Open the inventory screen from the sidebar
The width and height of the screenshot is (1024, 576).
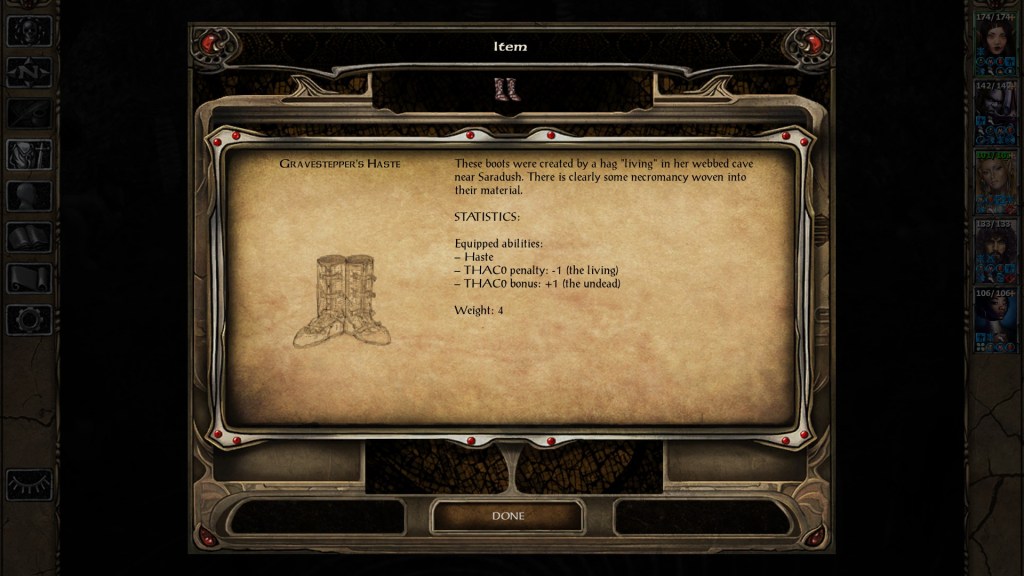click(29, 154)
